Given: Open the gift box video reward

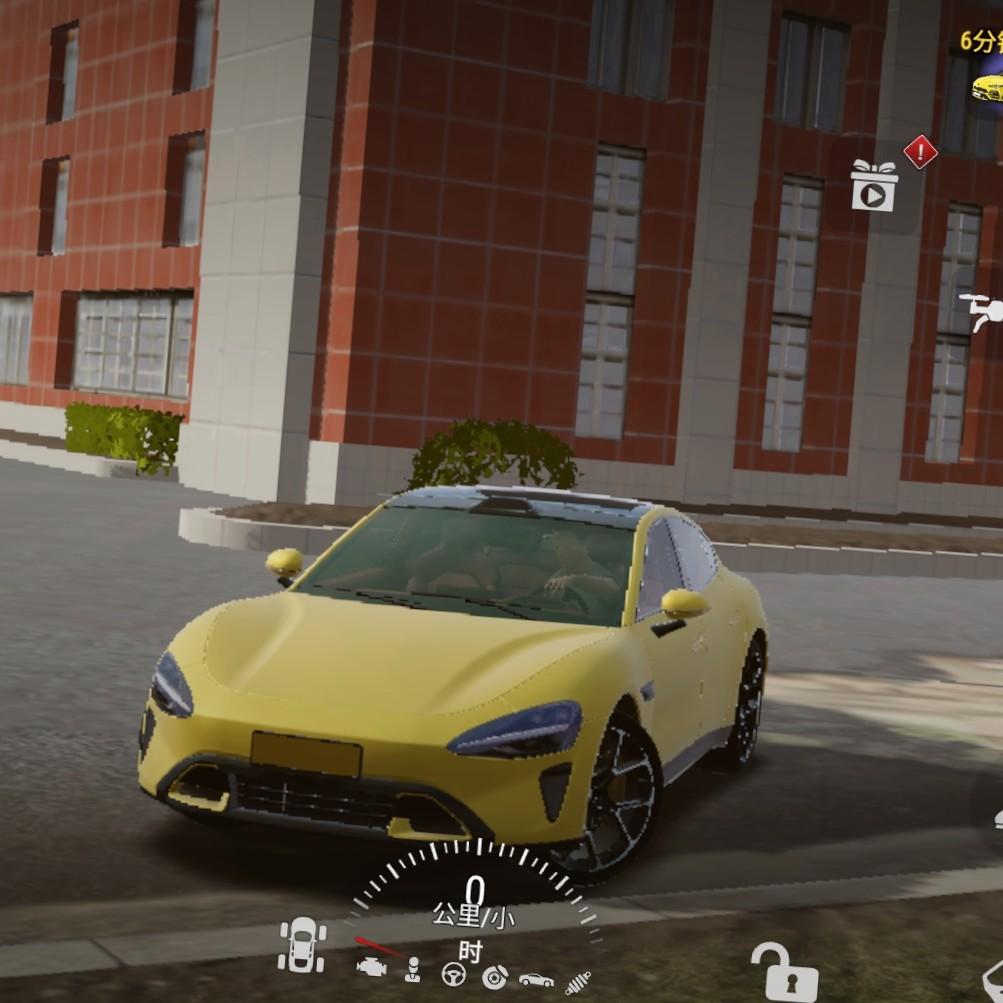Looking at the screenshot, I should pos(874,186).
